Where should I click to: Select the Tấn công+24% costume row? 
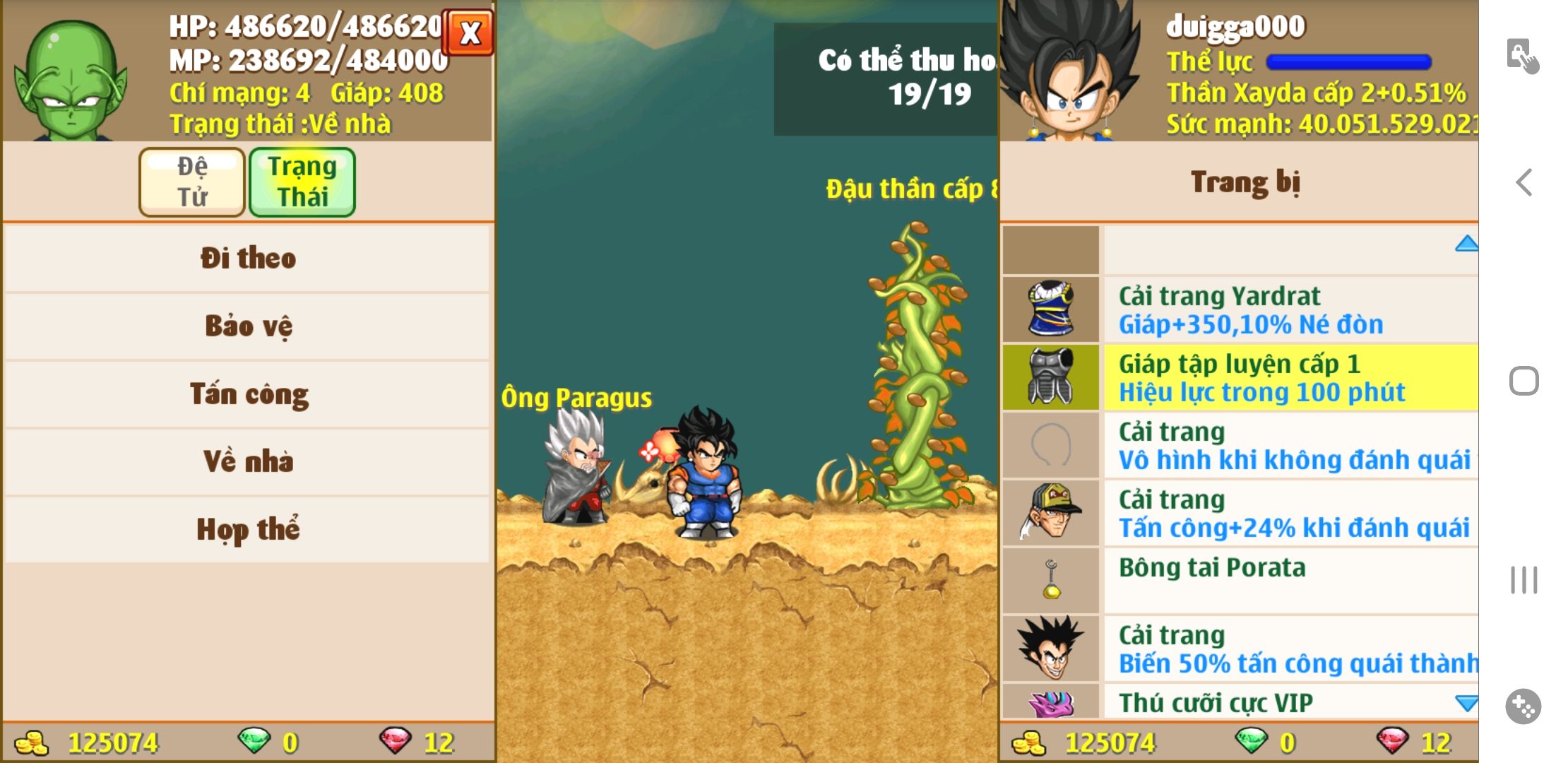(1240, 513)
